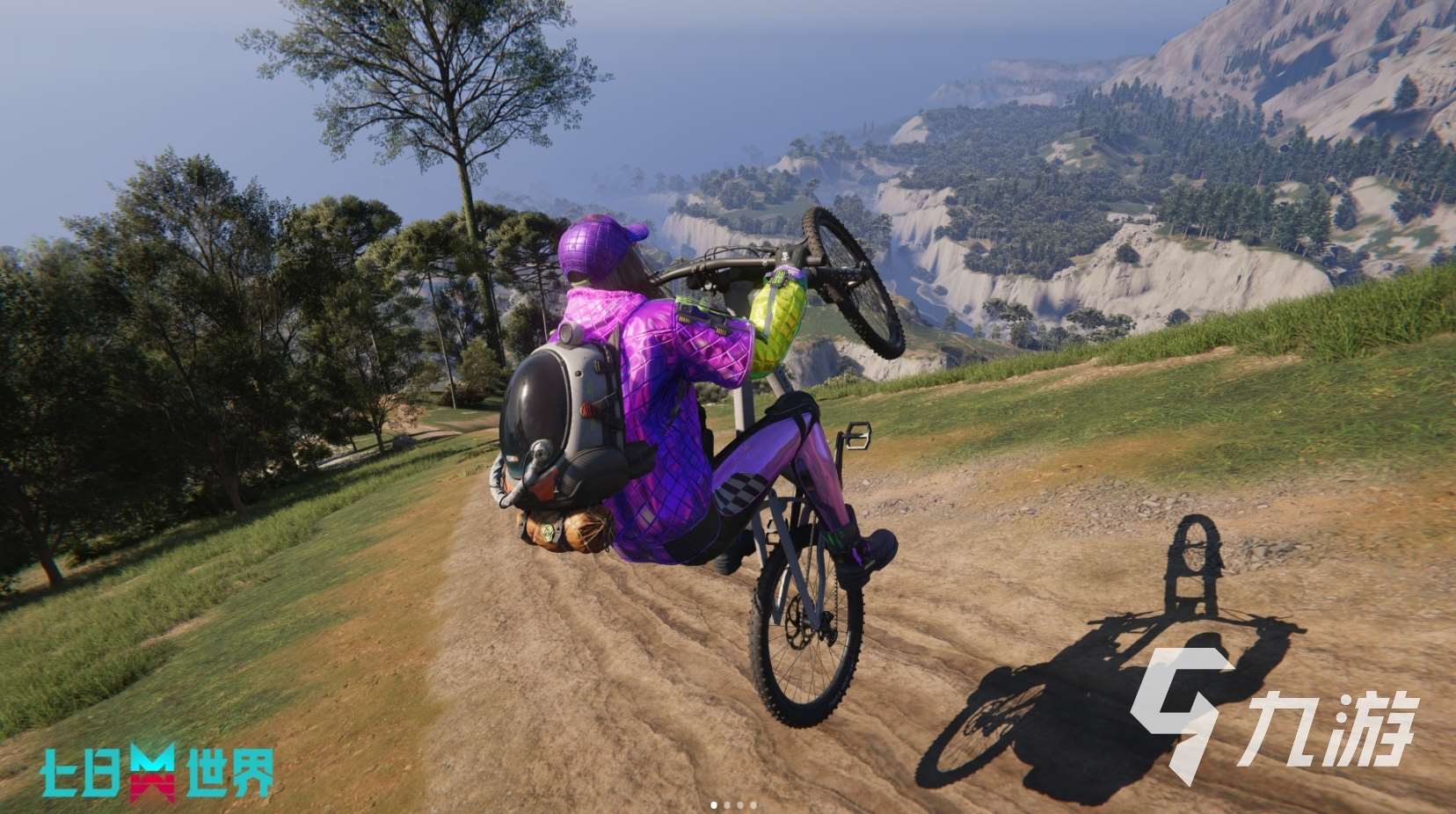
Task: Select the highlighted first carousel dot
Action: click(x=714, y=804)
